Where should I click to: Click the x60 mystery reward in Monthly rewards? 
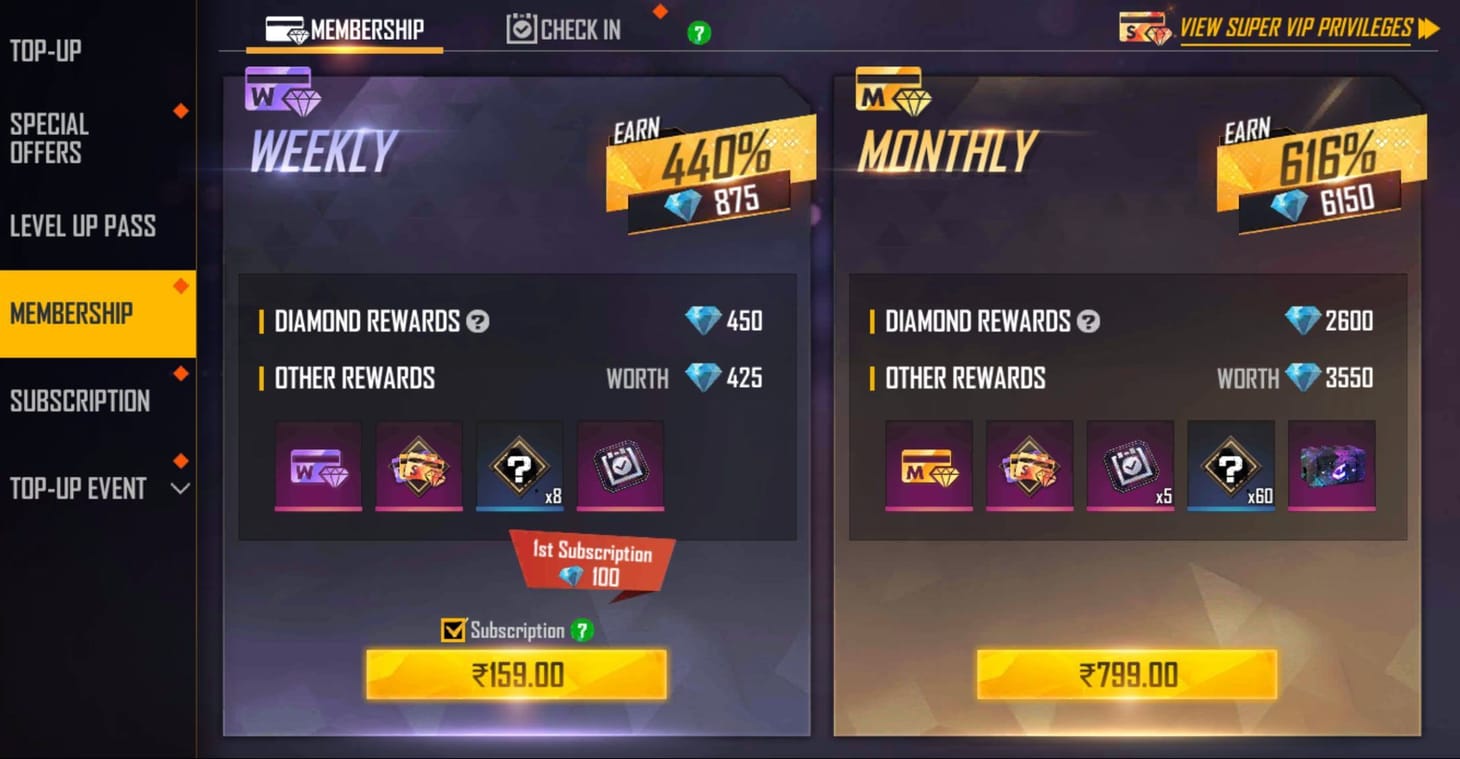pos(1230,467)
